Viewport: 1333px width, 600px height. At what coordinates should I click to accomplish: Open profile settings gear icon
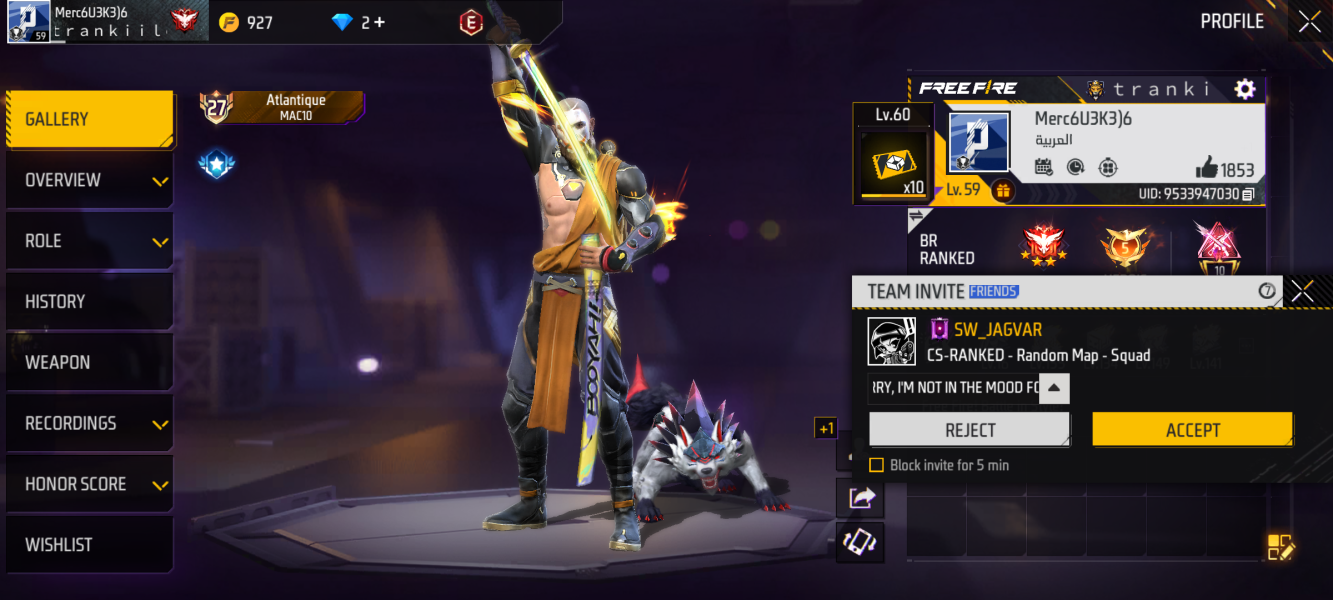click(x=1245, y=89)
